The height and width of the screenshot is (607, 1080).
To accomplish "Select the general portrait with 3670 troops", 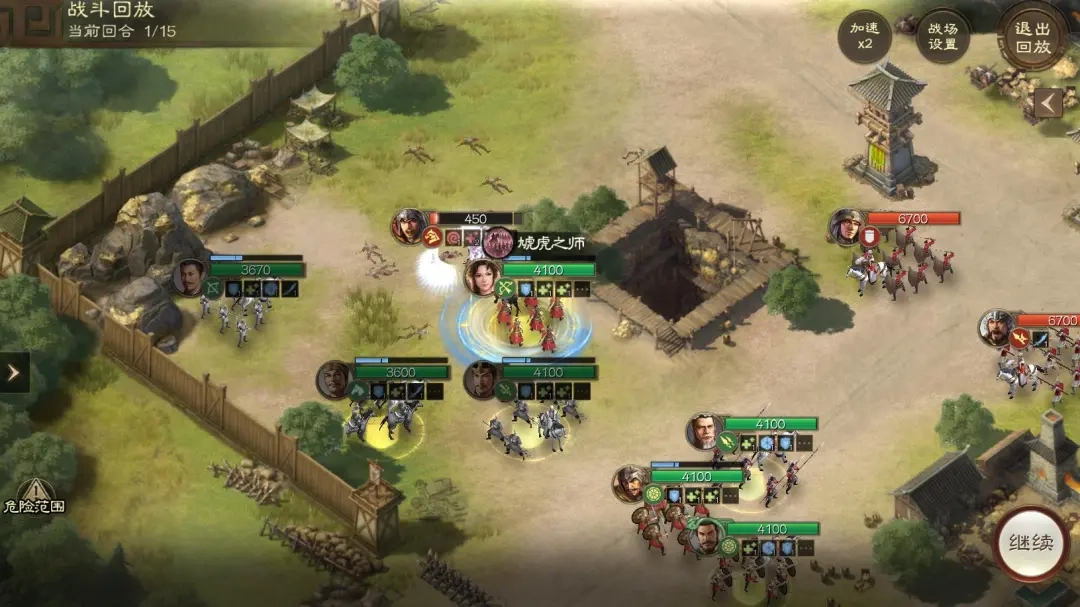I will pyautogui.click(x=189, y=277).
